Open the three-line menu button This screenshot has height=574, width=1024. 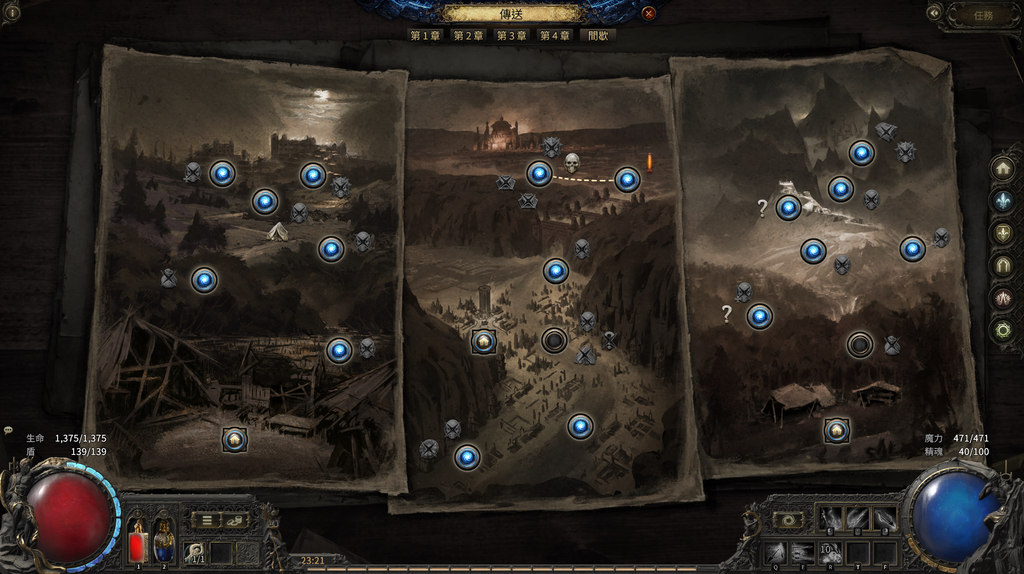tap(206, 520)
